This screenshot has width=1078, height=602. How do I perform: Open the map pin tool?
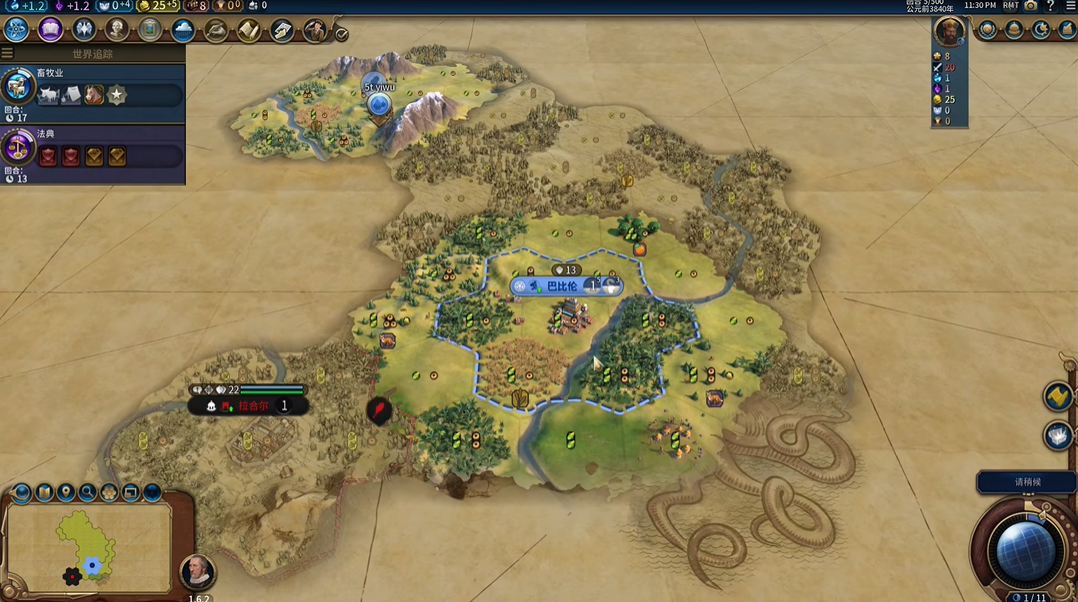66,492
